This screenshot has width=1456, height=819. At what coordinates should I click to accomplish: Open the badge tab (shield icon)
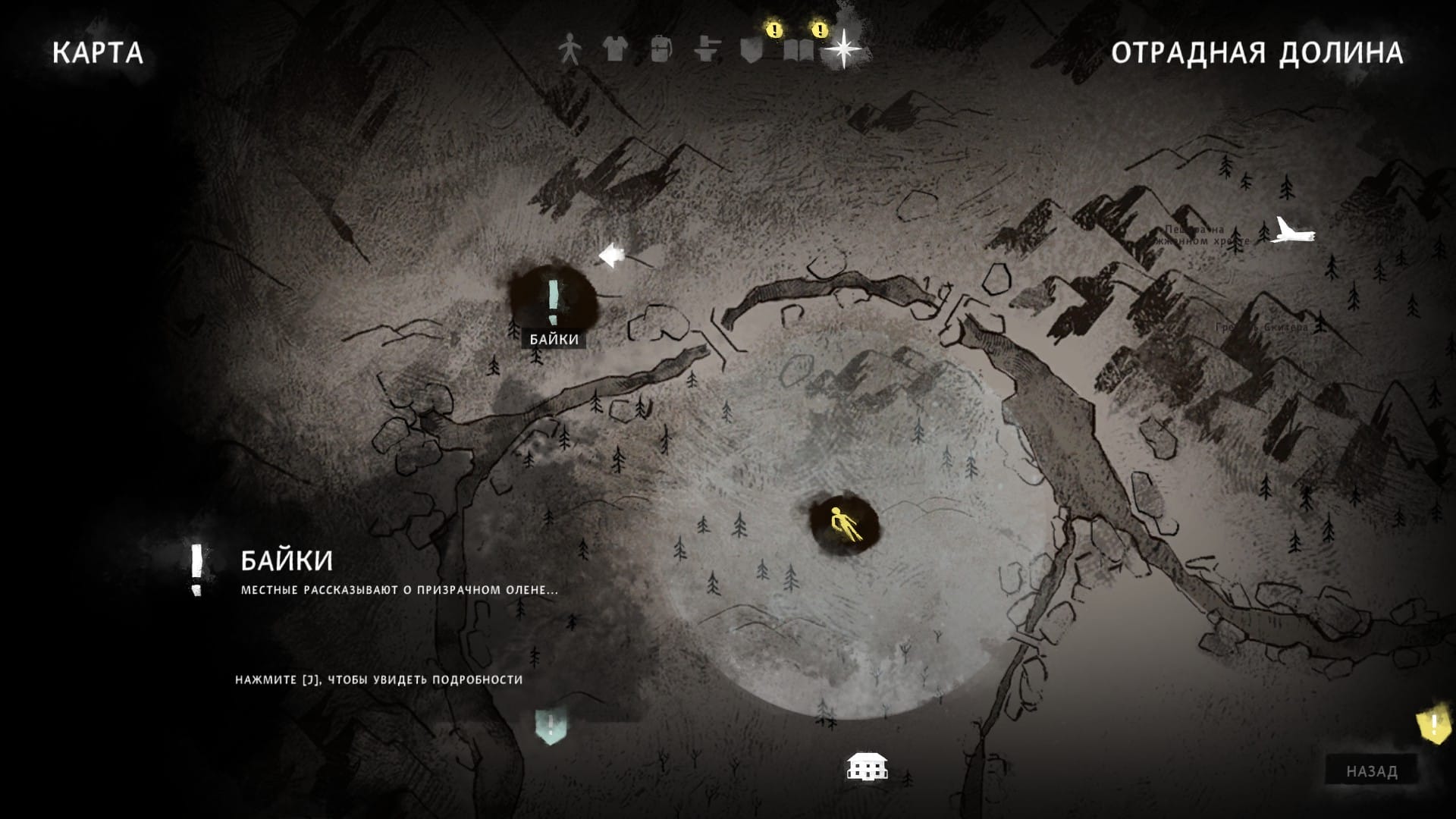pos(751,50)
